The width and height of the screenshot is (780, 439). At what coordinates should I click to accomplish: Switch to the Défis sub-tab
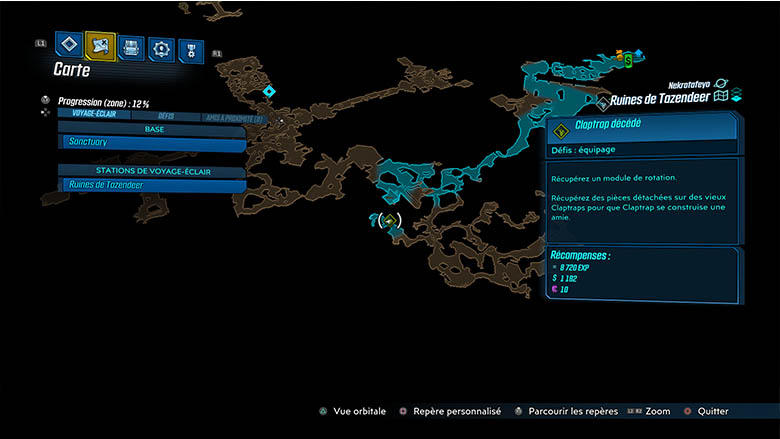click(x=165, y=117)
